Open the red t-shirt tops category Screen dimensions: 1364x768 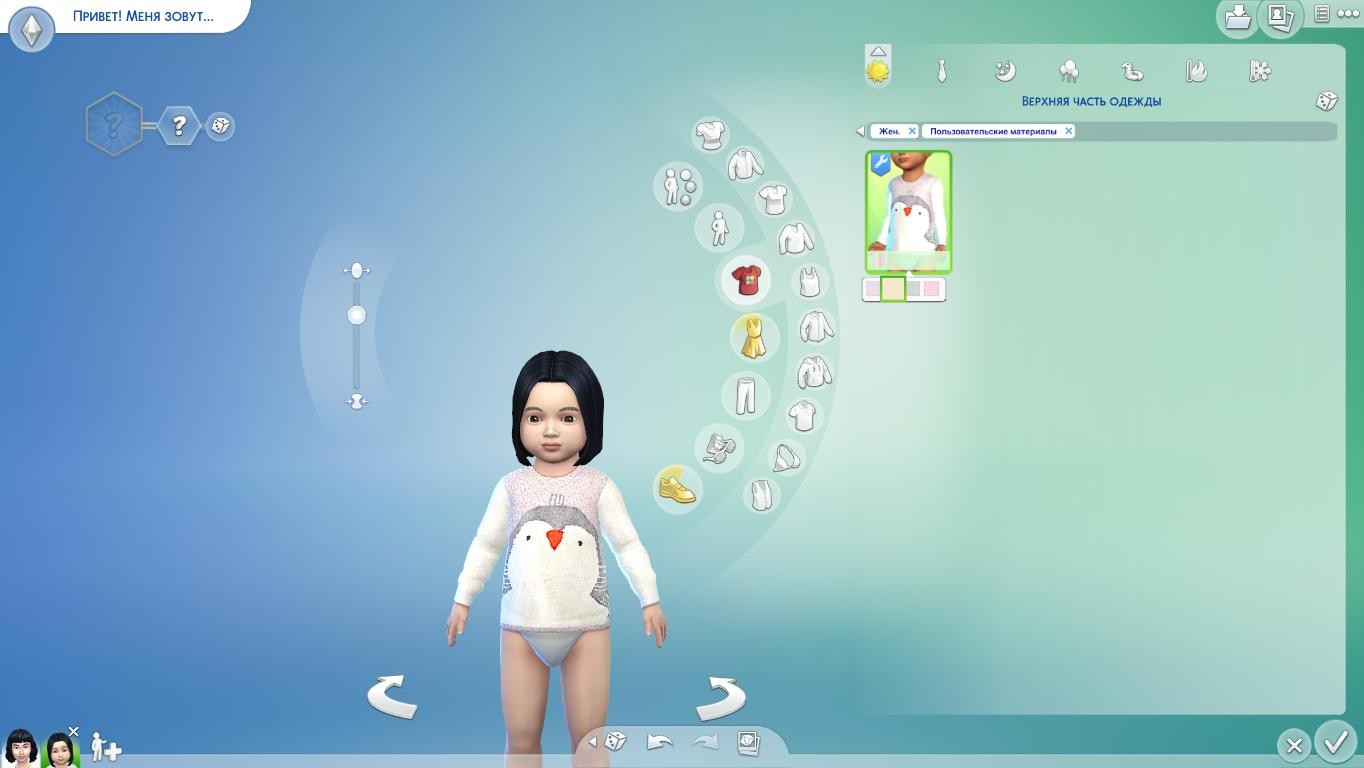click(x=745, y=280)
